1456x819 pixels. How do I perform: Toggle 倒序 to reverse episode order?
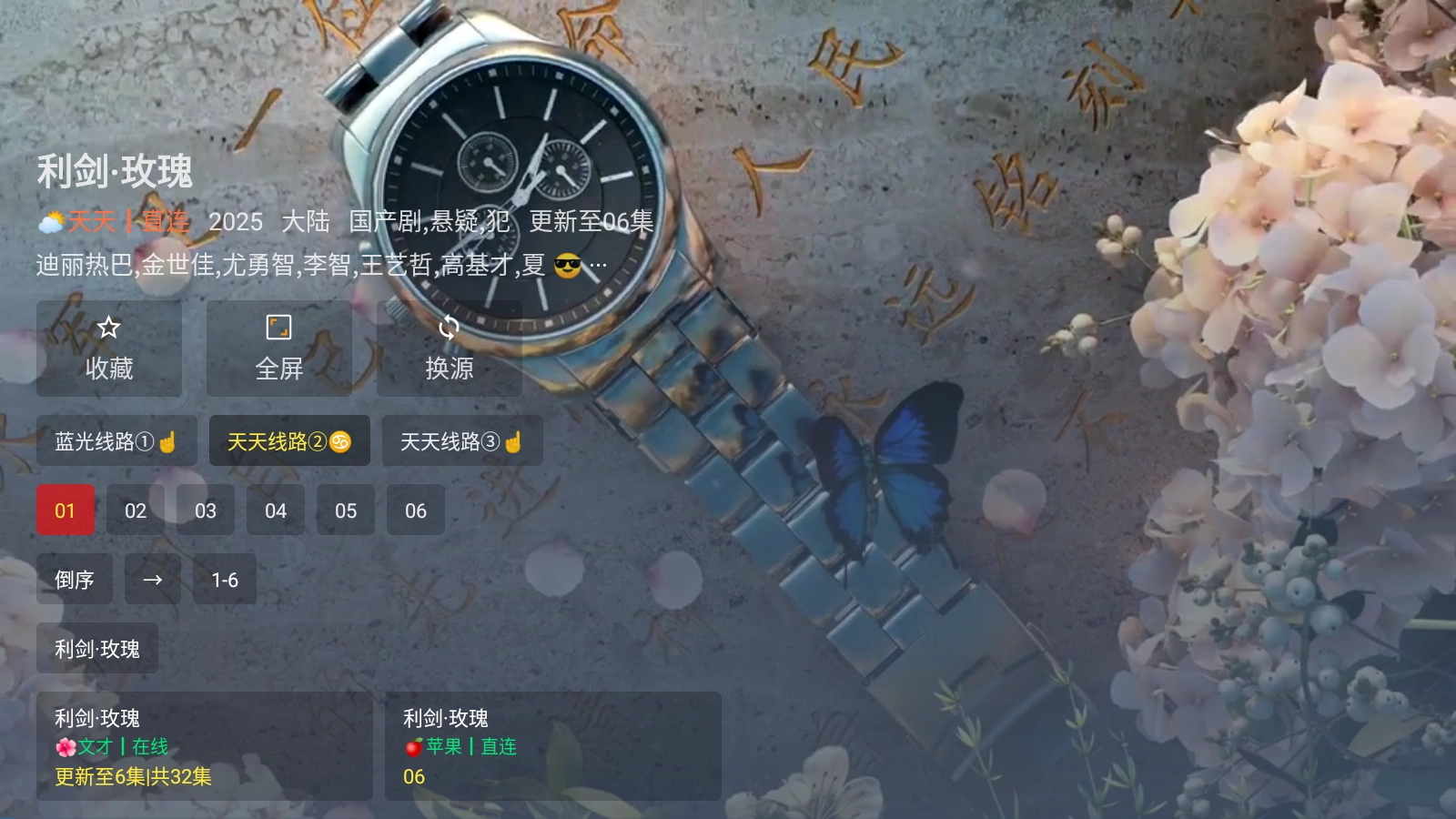click(75, 580)
